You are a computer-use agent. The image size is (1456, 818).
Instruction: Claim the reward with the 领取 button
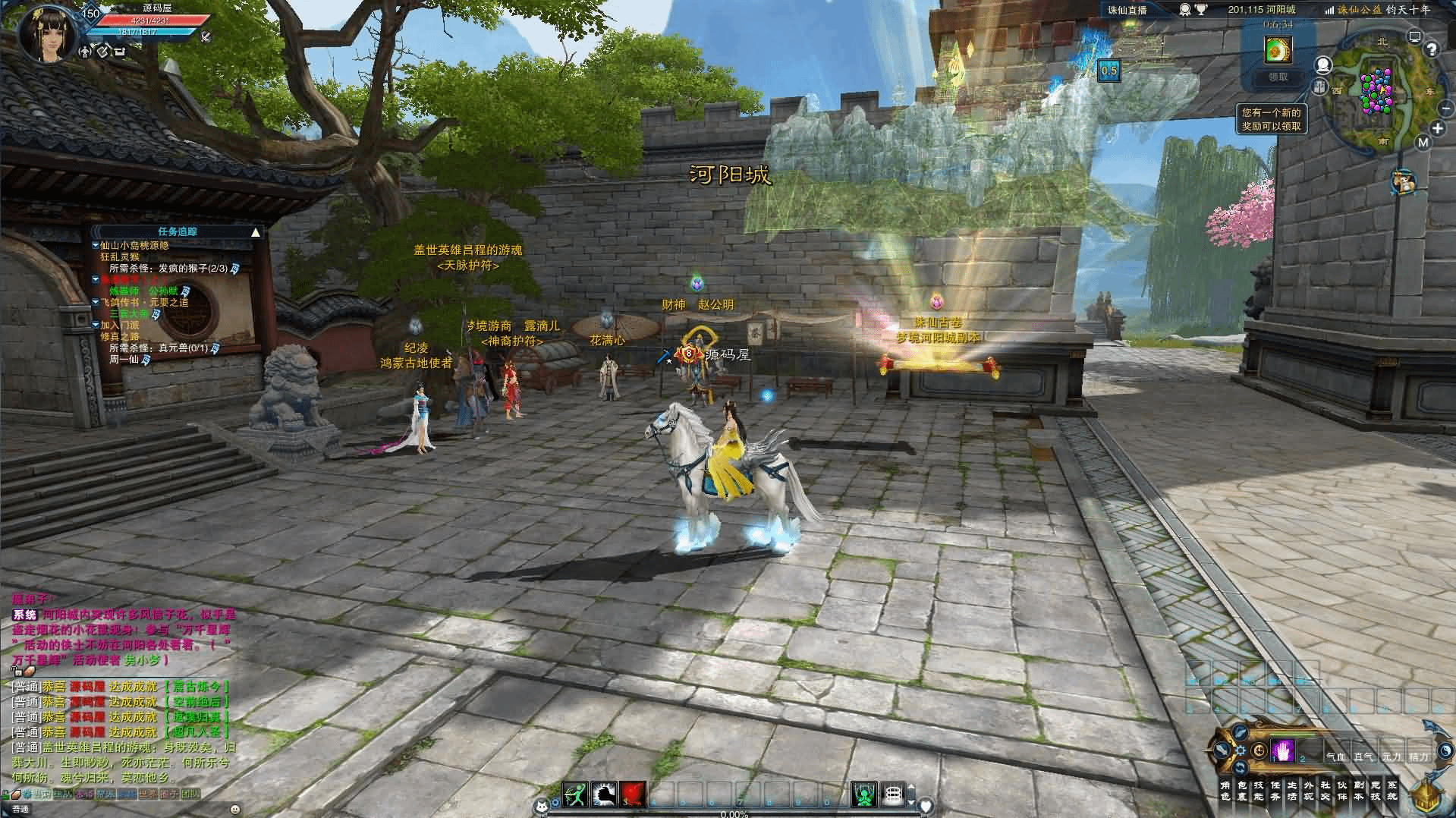point(1278,77)
